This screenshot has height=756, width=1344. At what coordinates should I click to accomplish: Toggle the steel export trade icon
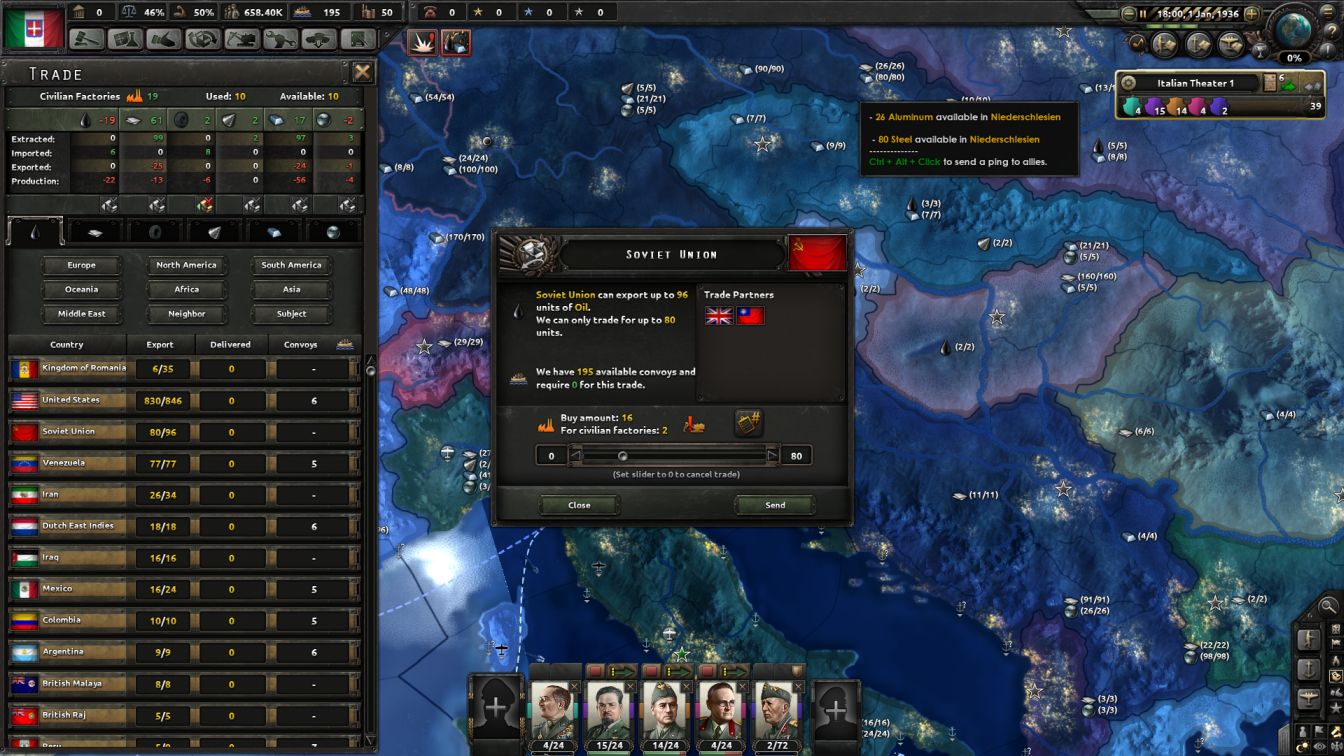coord(300,207)
